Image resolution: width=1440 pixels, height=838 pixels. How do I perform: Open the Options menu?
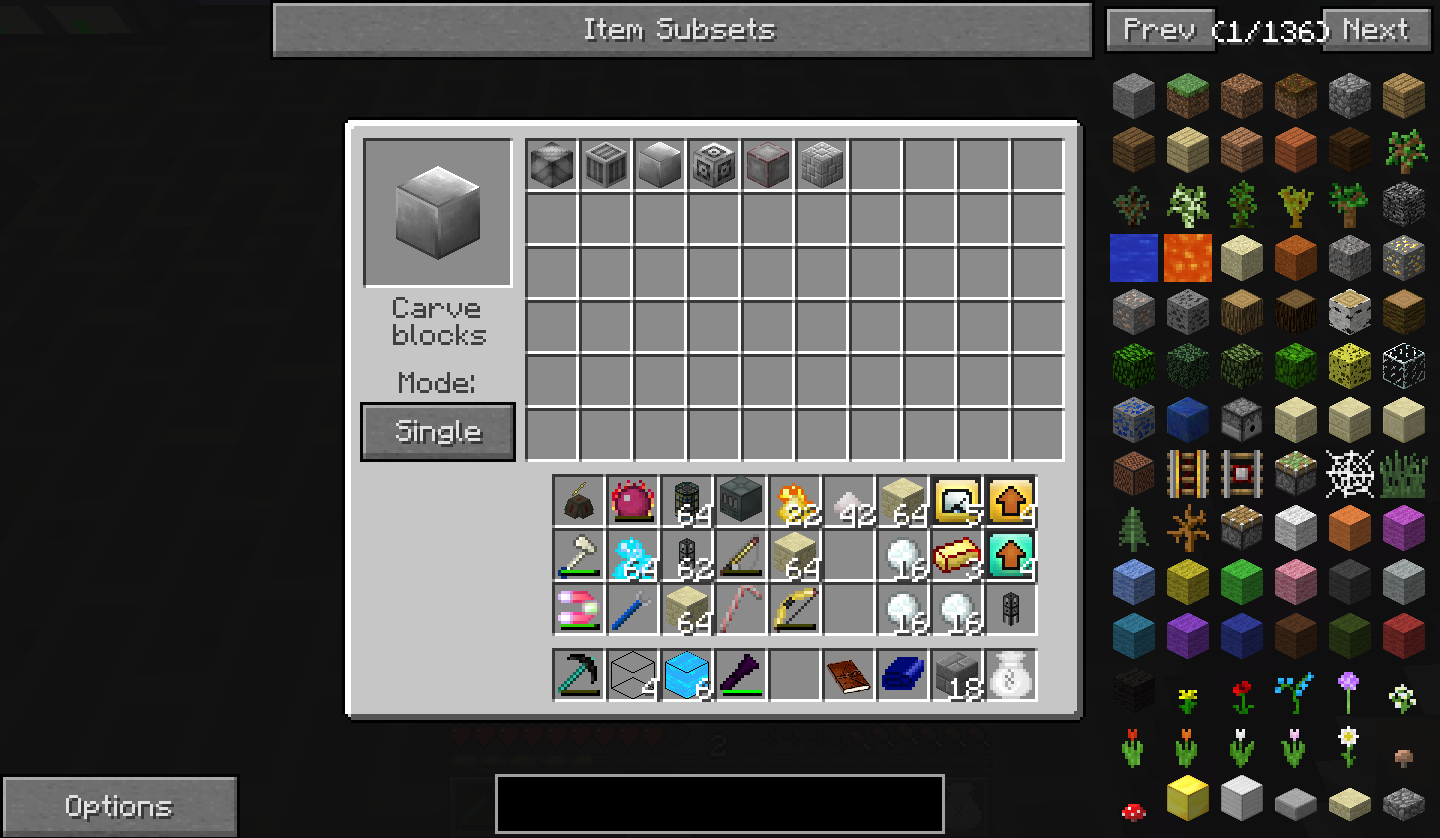coord(119,806)
